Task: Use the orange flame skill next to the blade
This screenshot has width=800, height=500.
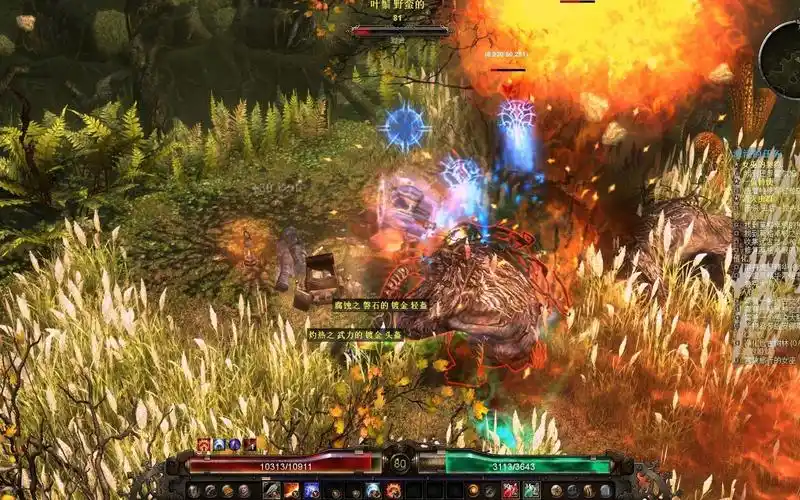Action: pos(291,490)
